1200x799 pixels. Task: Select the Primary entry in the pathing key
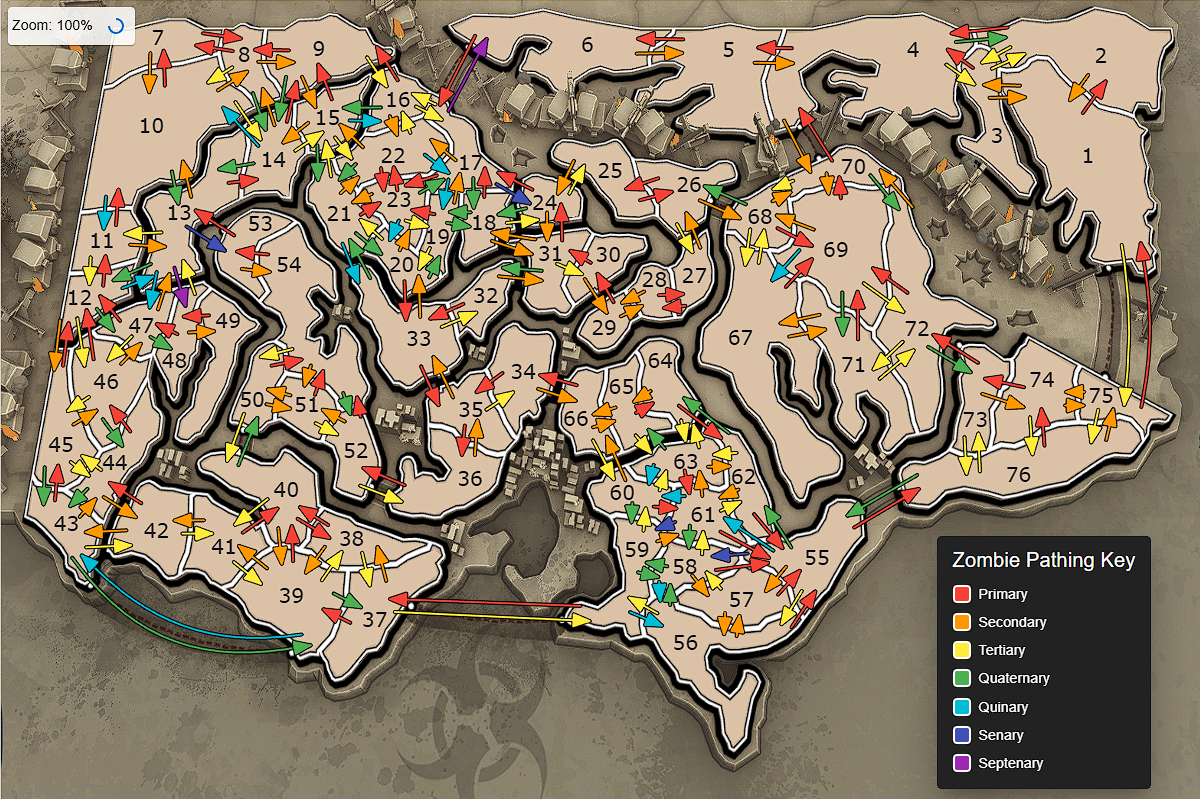1002,594
